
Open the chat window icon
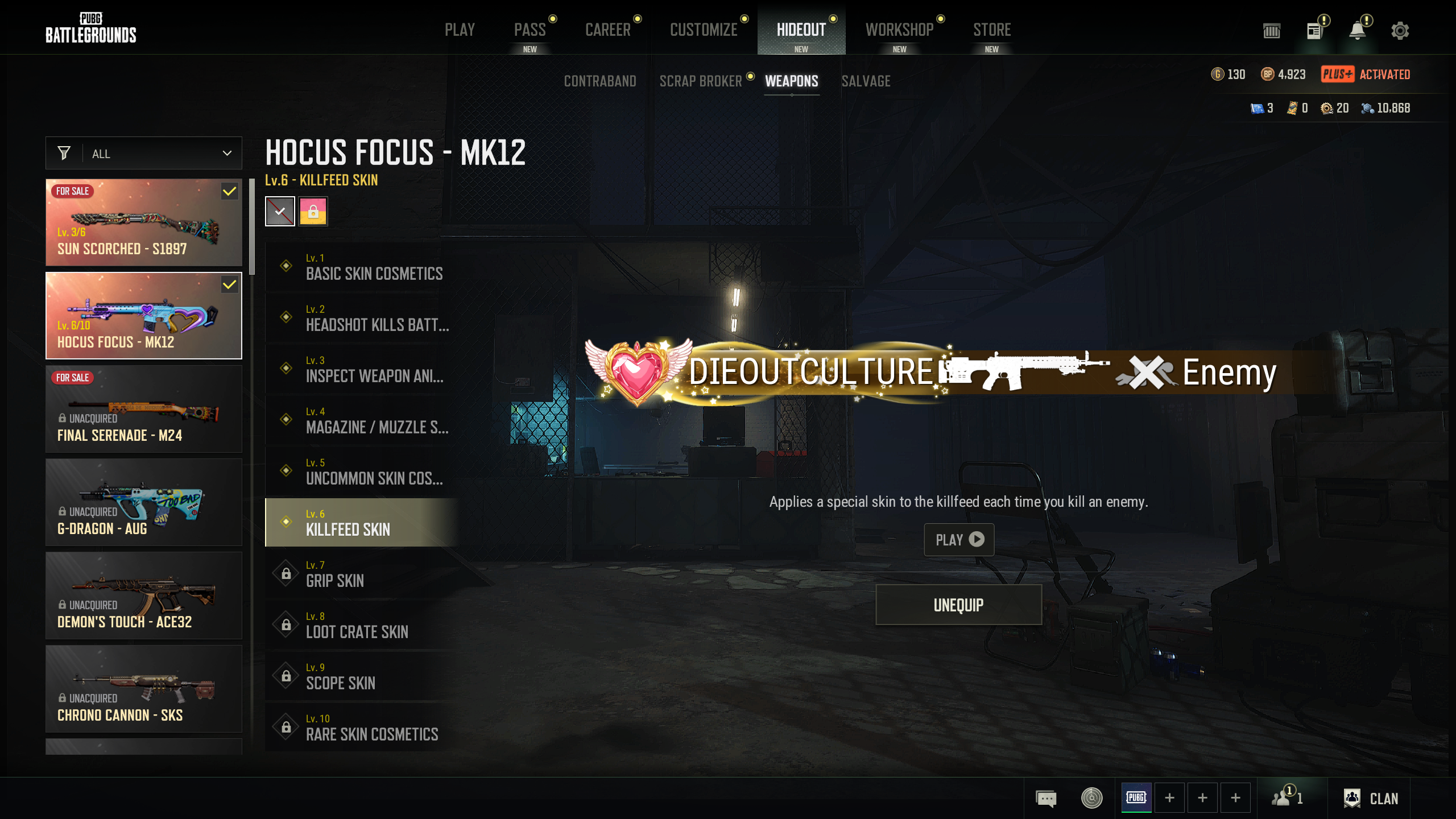pyautogui.click(x=1046, y=799)
